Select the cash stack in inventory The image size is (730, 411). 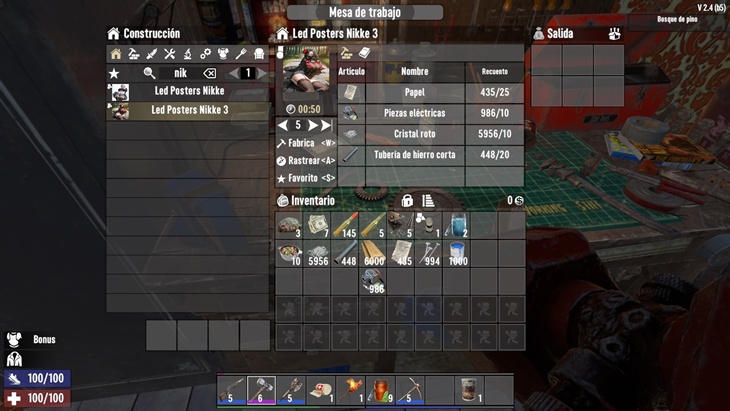click(x=317, y=226)
